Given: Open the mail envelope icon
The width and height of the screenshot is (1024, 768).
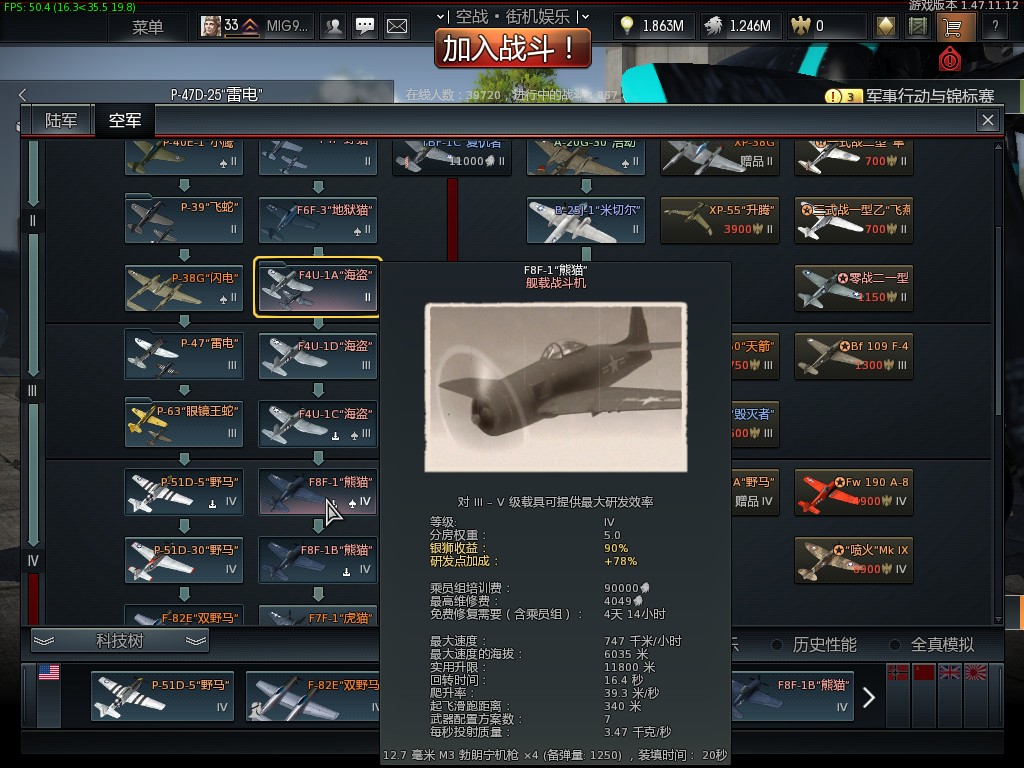Looking at the screenshot, I should pos(397,27).
